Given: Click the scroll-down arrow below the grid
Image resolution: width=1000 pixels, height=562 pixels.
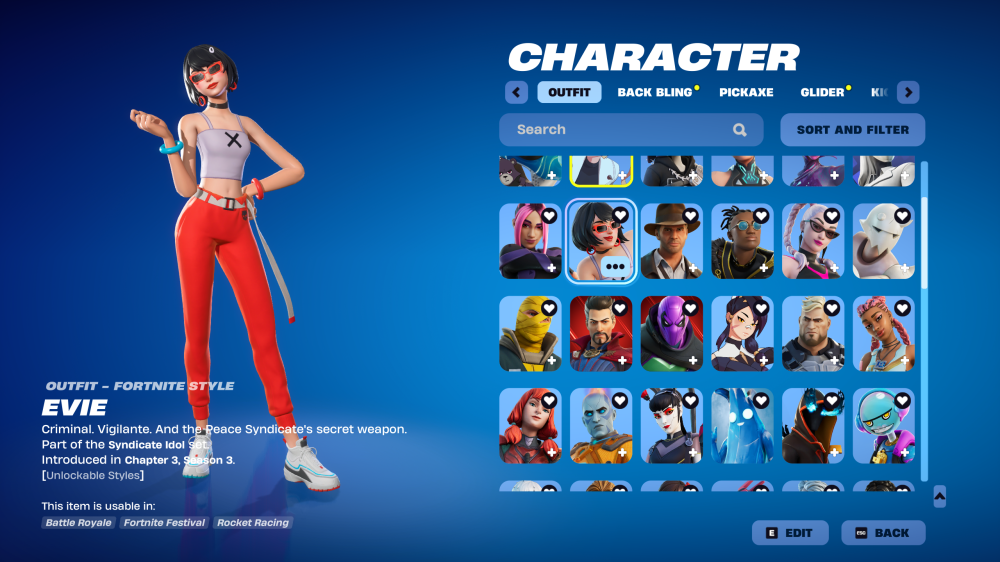Looking at the screenshot, I should tap(939, 496).
